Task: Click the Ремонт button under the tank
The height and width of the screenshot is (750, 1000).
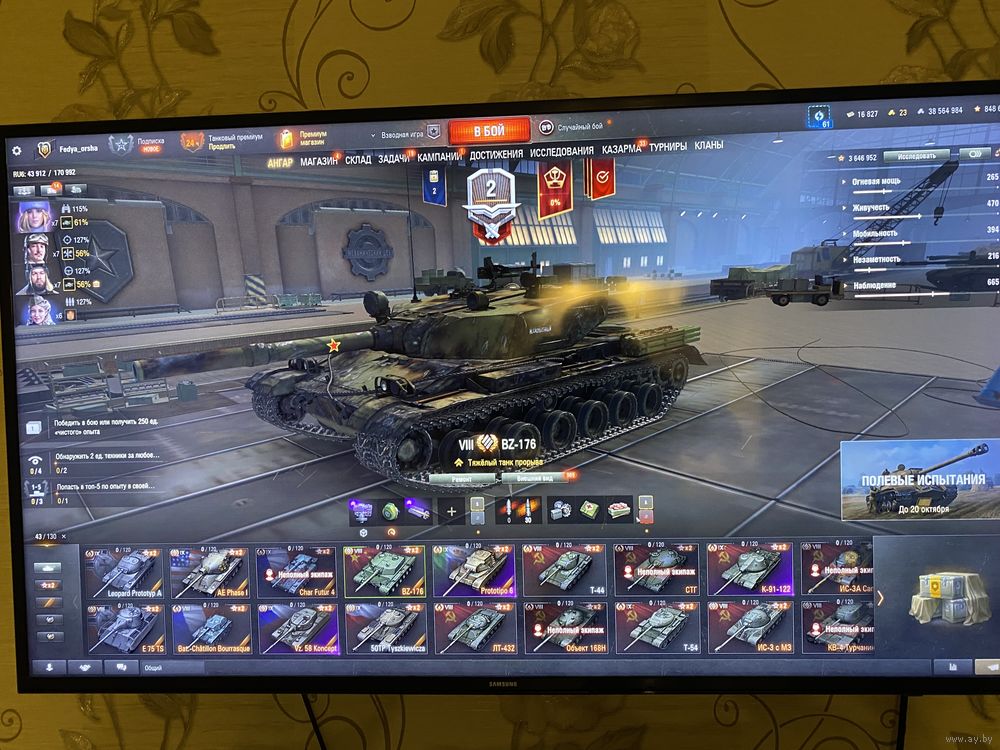Action: click(461, 479)
